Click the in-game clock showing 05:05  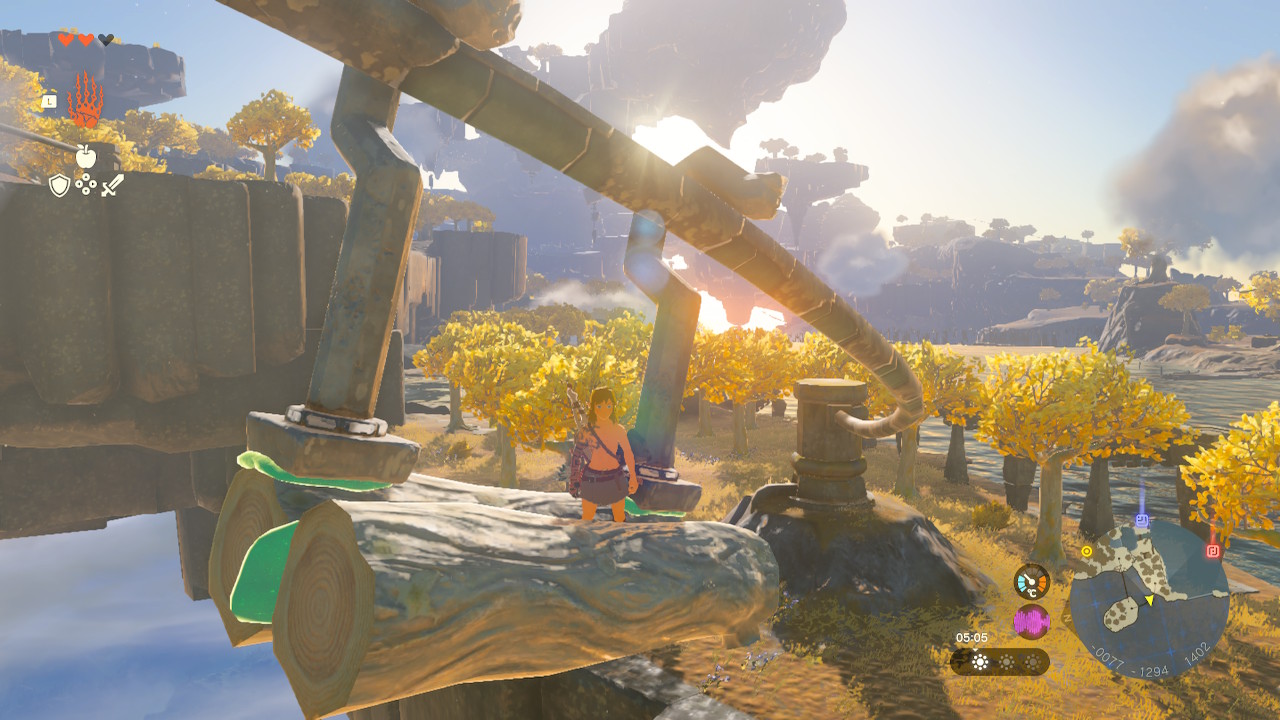[972, 636]
